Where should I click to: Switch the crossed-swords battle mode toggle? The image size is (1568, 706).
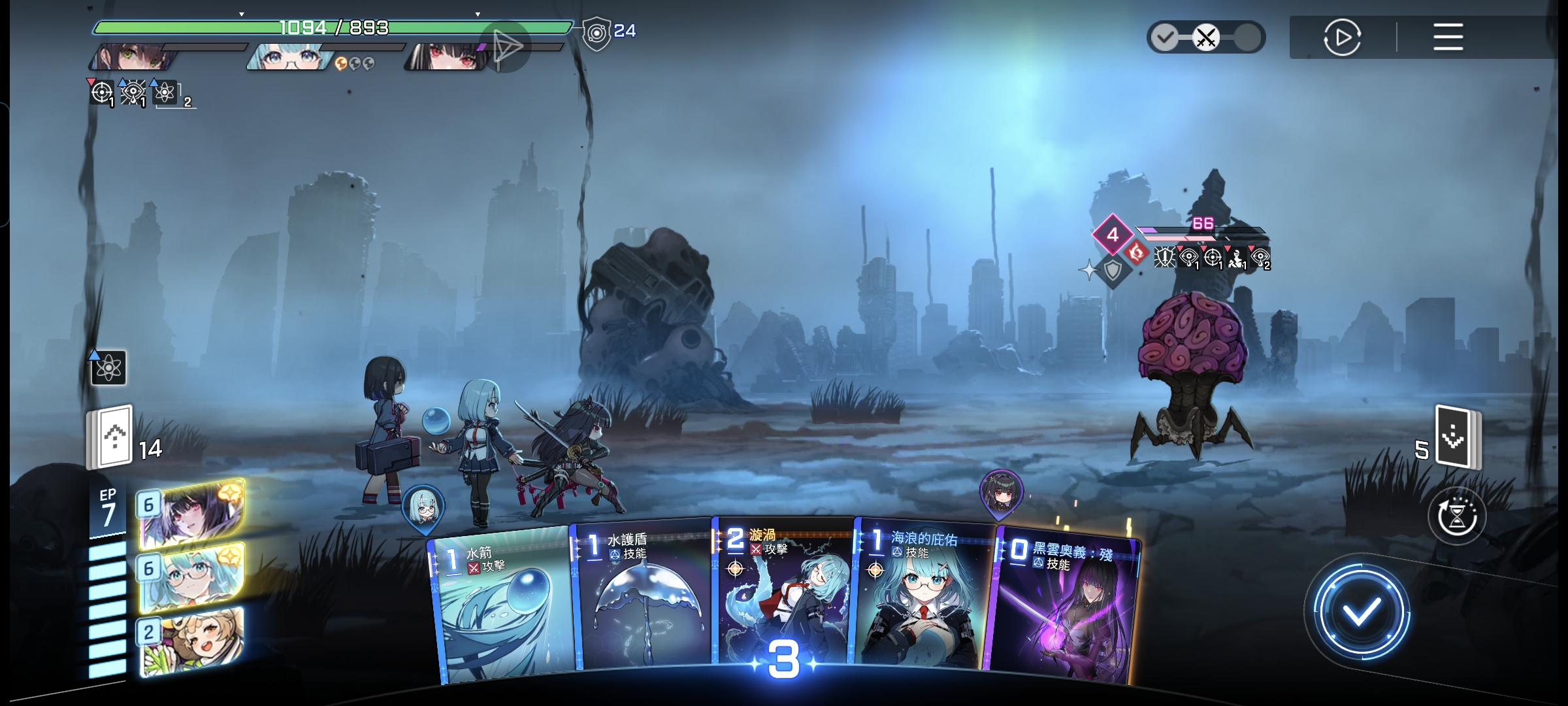coord(1206,37)
